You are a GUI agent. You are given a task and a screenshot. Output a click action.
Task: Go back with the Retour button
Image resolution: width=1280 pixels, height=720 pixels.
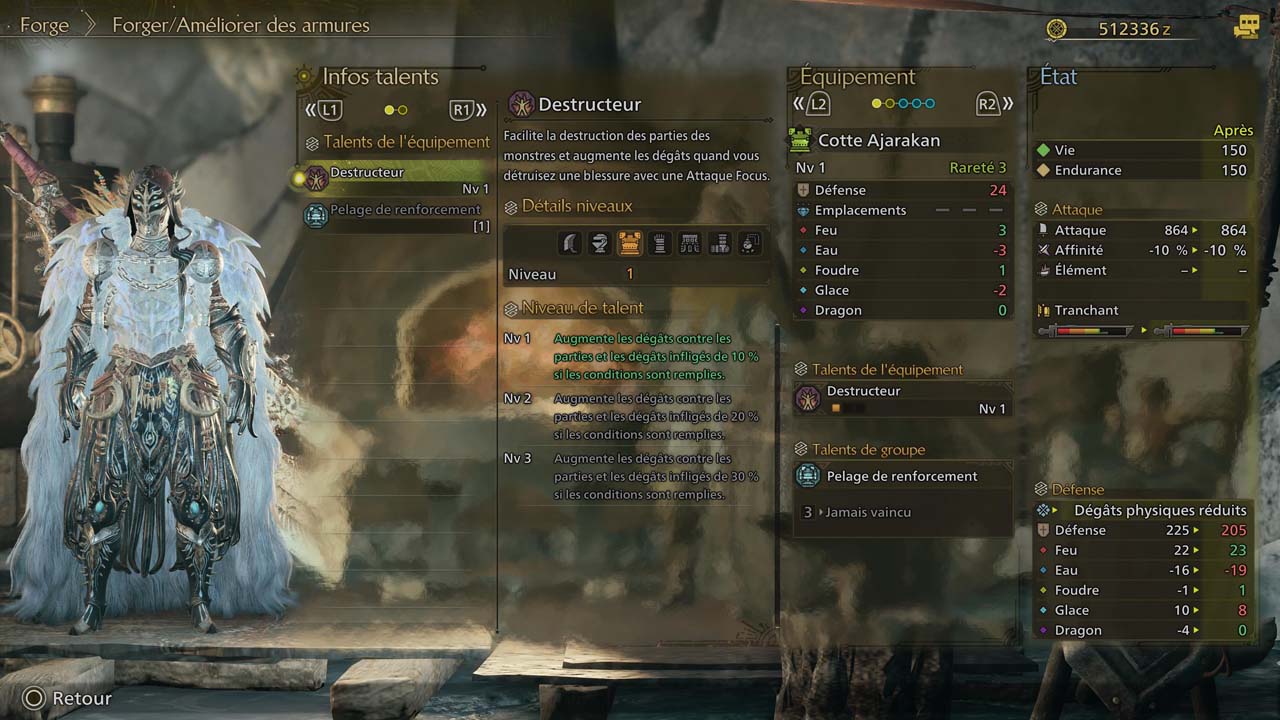[68, 699]
